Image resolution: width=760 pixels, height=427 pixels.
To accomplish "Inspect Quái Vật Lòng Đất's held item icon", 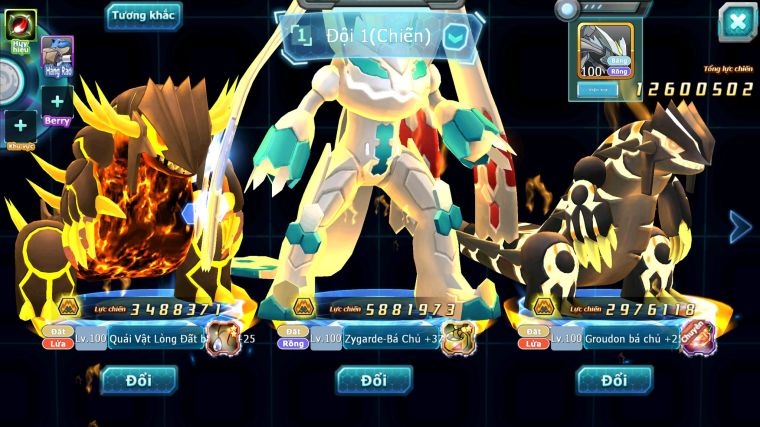I will [223, 339].
